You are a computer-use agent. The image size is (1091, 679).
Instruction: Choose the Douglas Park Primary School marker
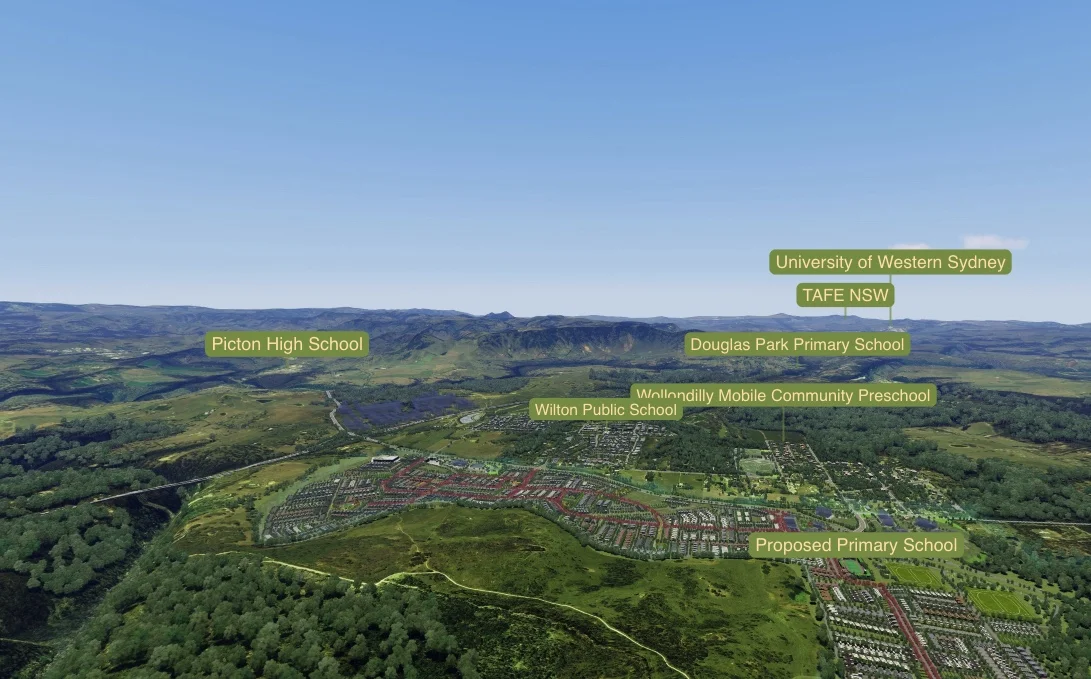point(797,345)
